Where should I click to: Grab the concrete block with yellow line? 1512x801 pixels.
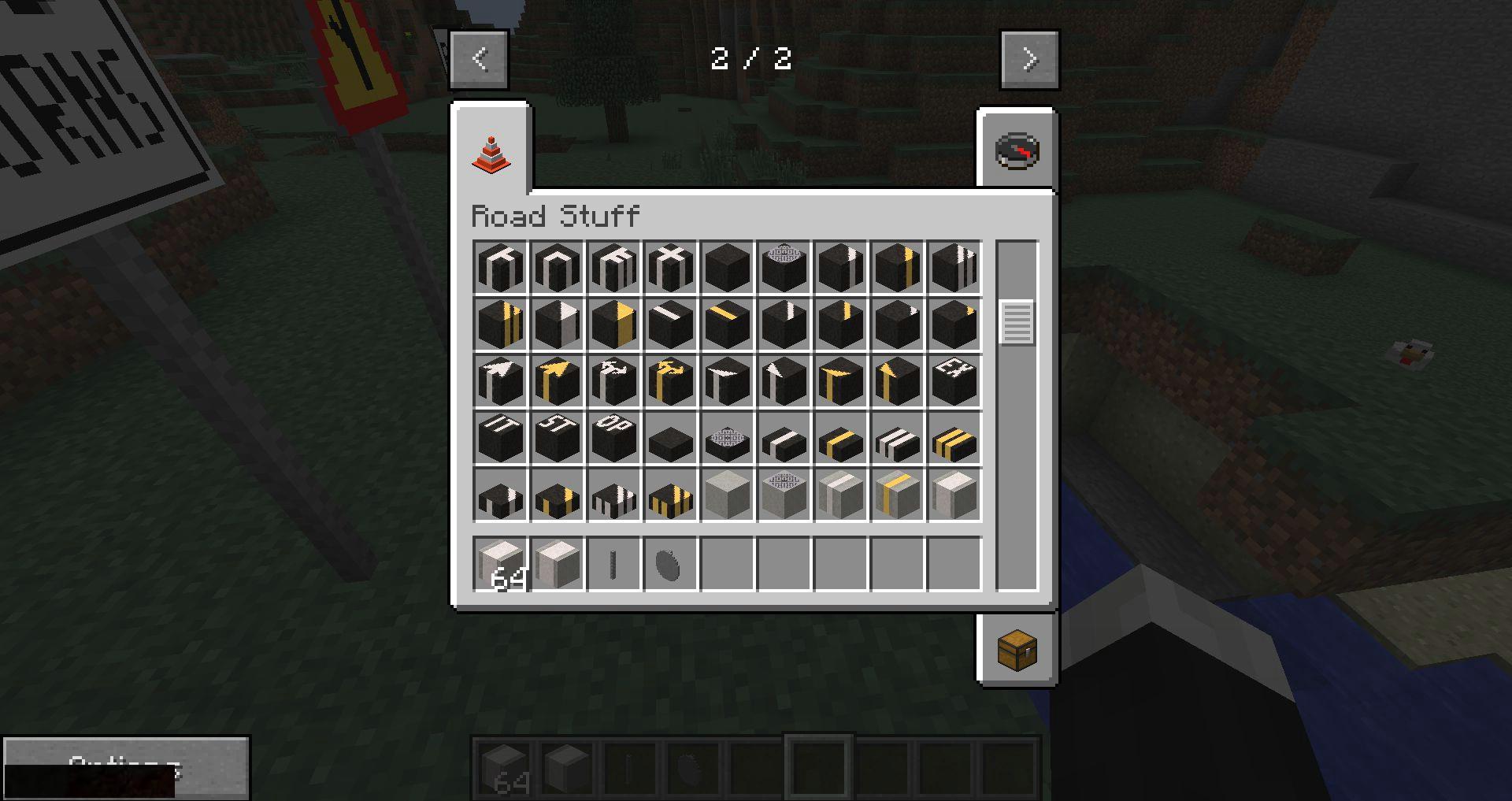(897, 495)
